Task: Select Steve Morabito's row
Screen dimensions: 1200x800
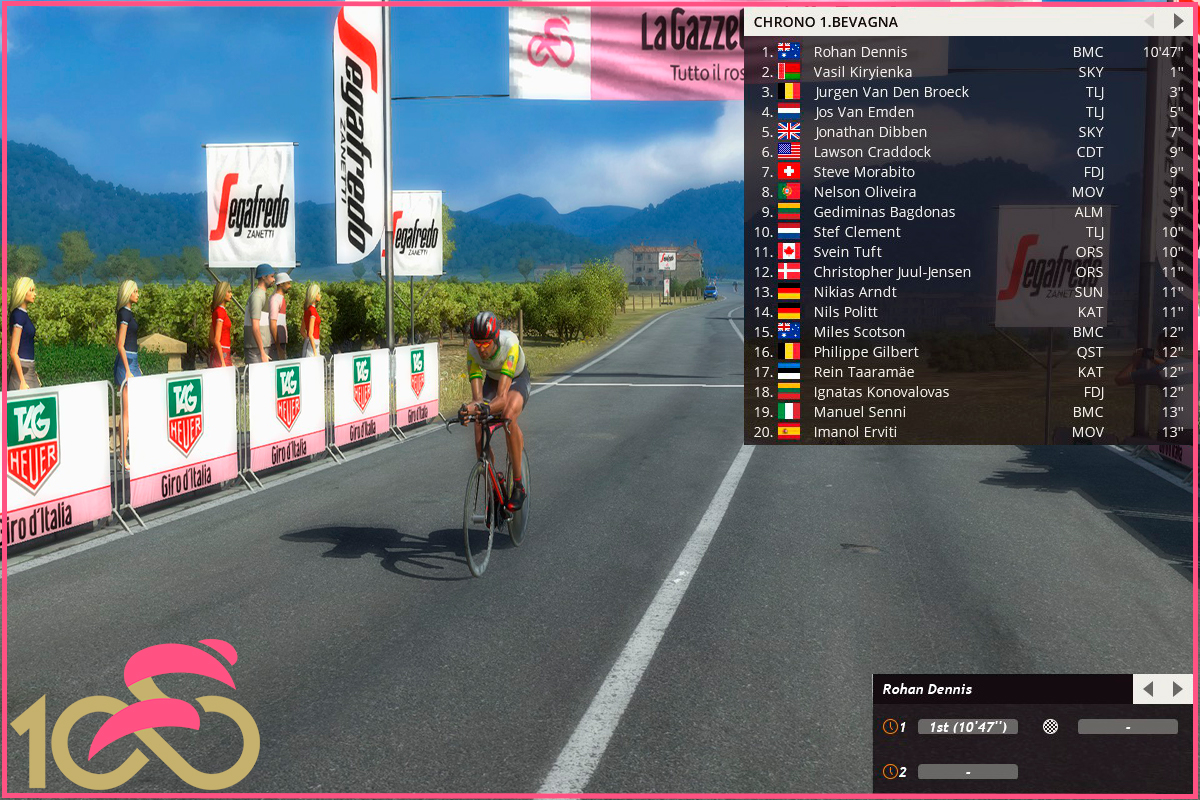Action: [x=863, y=172]
